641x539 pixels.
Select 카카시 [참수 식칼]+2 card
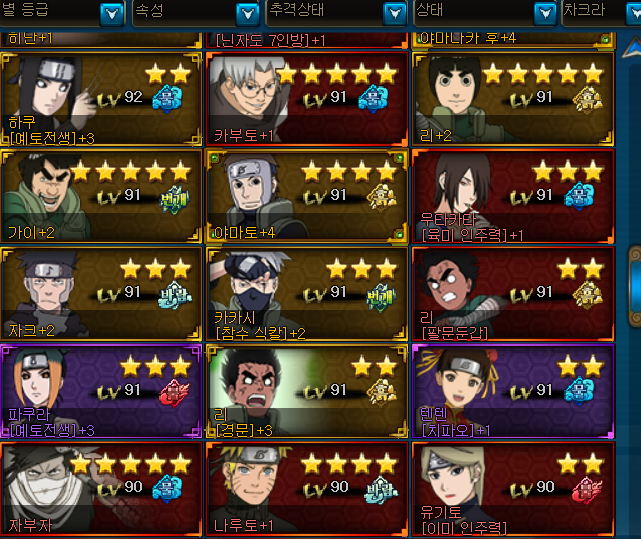click(306, 294)
